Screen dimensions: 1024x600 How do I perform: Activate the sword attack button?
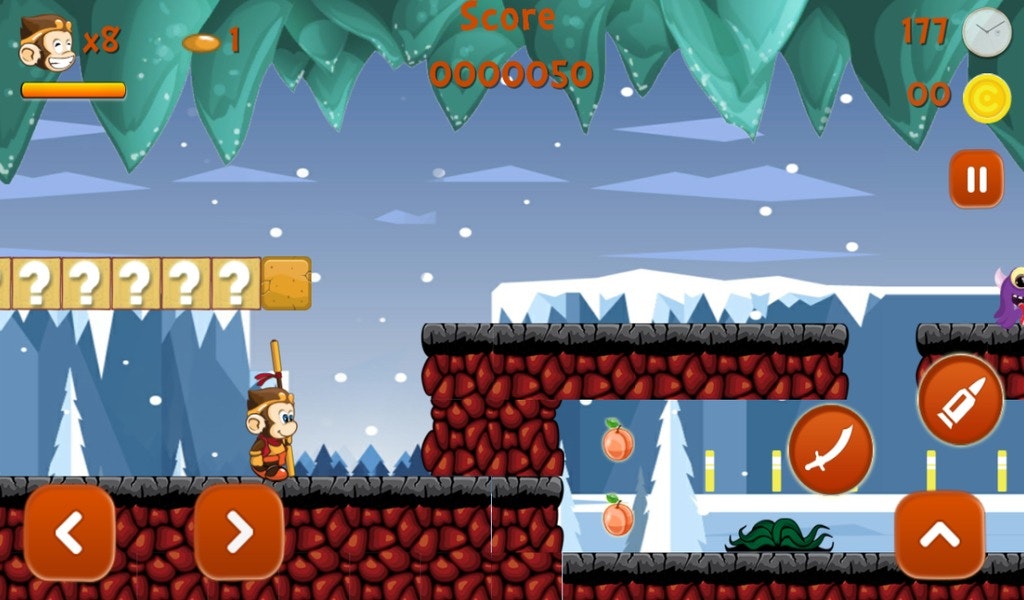[830, 450]
